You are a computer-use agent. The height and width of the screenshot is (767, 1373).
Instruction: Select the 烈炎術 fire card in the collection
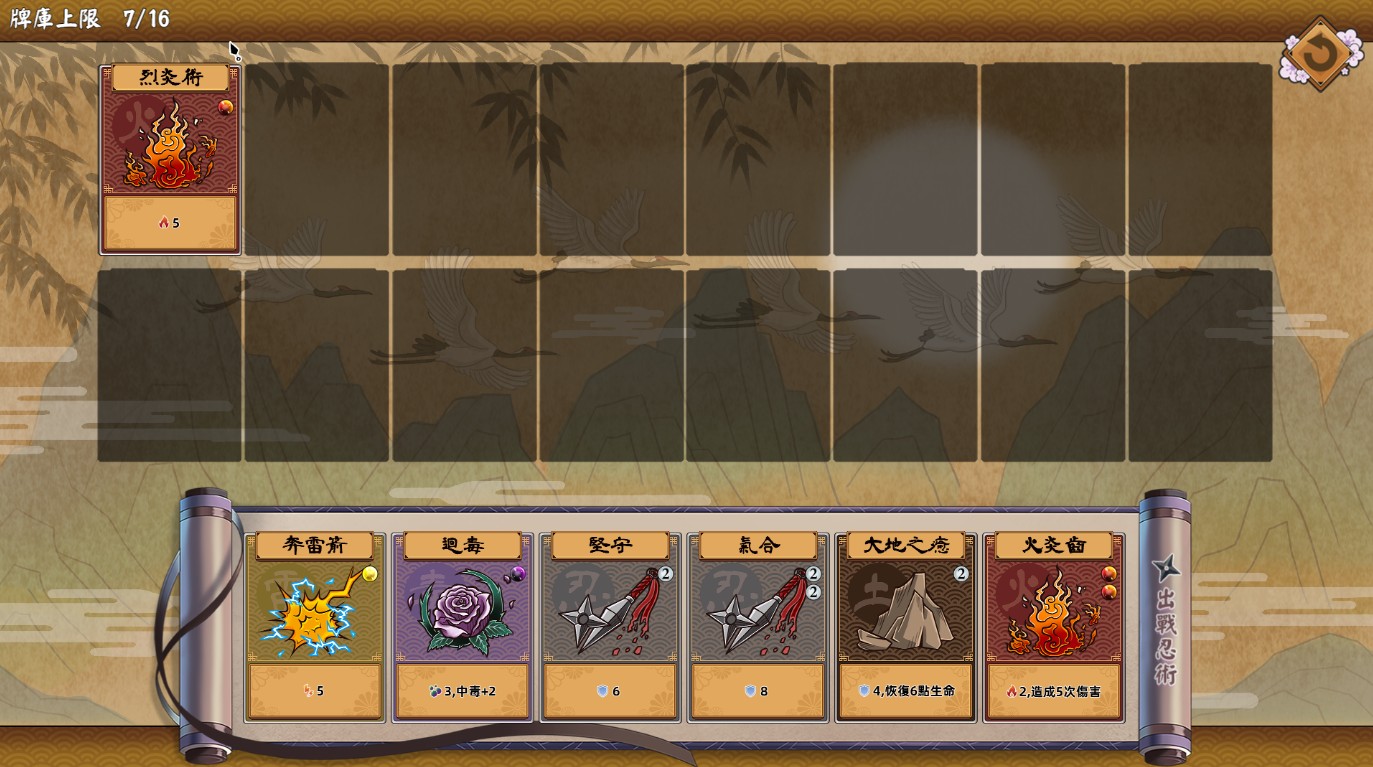[x=170, y=159]
